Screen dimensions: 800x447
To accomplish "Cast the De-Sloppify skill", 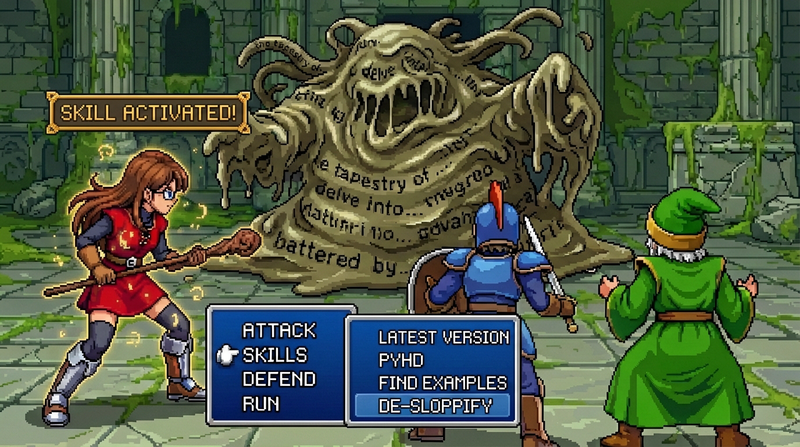I will tap(432, 406).
